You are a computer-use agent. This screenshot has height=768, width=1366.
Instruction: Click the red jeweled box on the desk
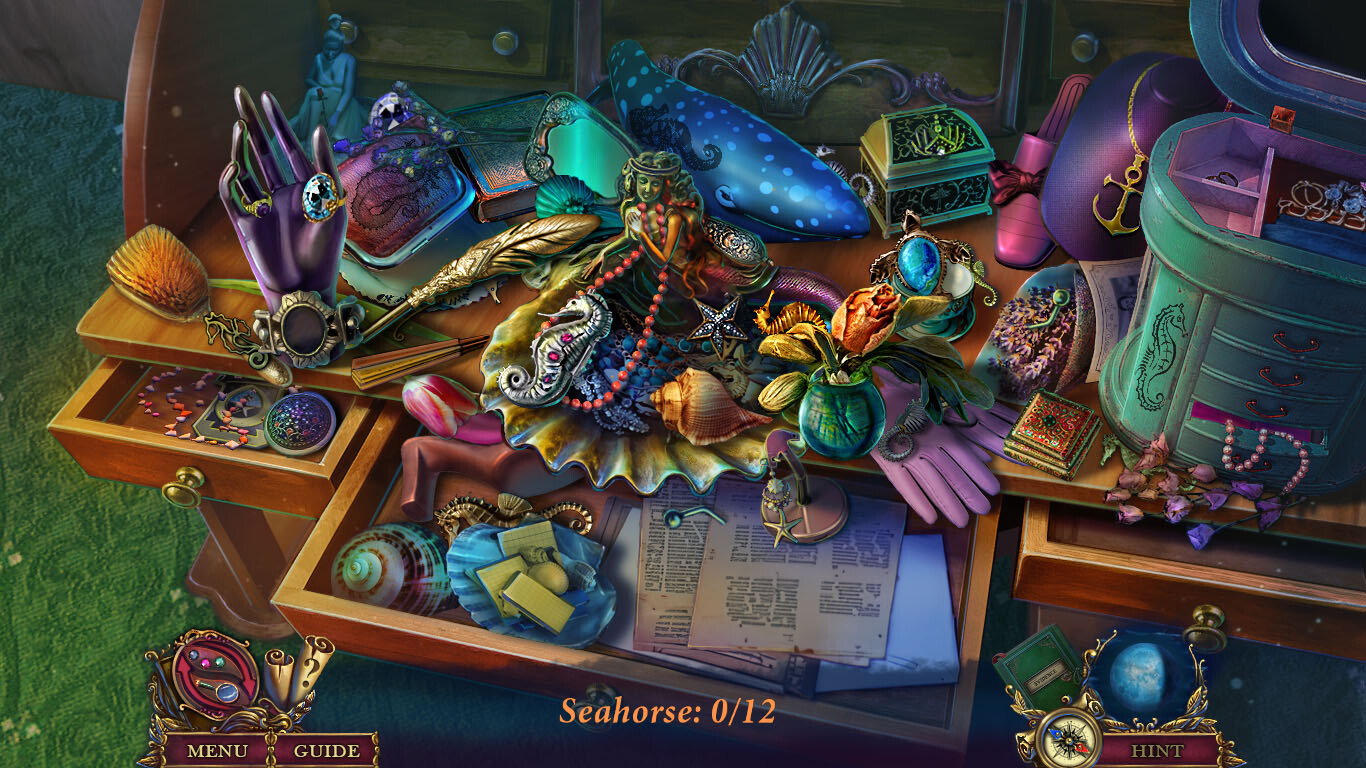pos(1046,420)
